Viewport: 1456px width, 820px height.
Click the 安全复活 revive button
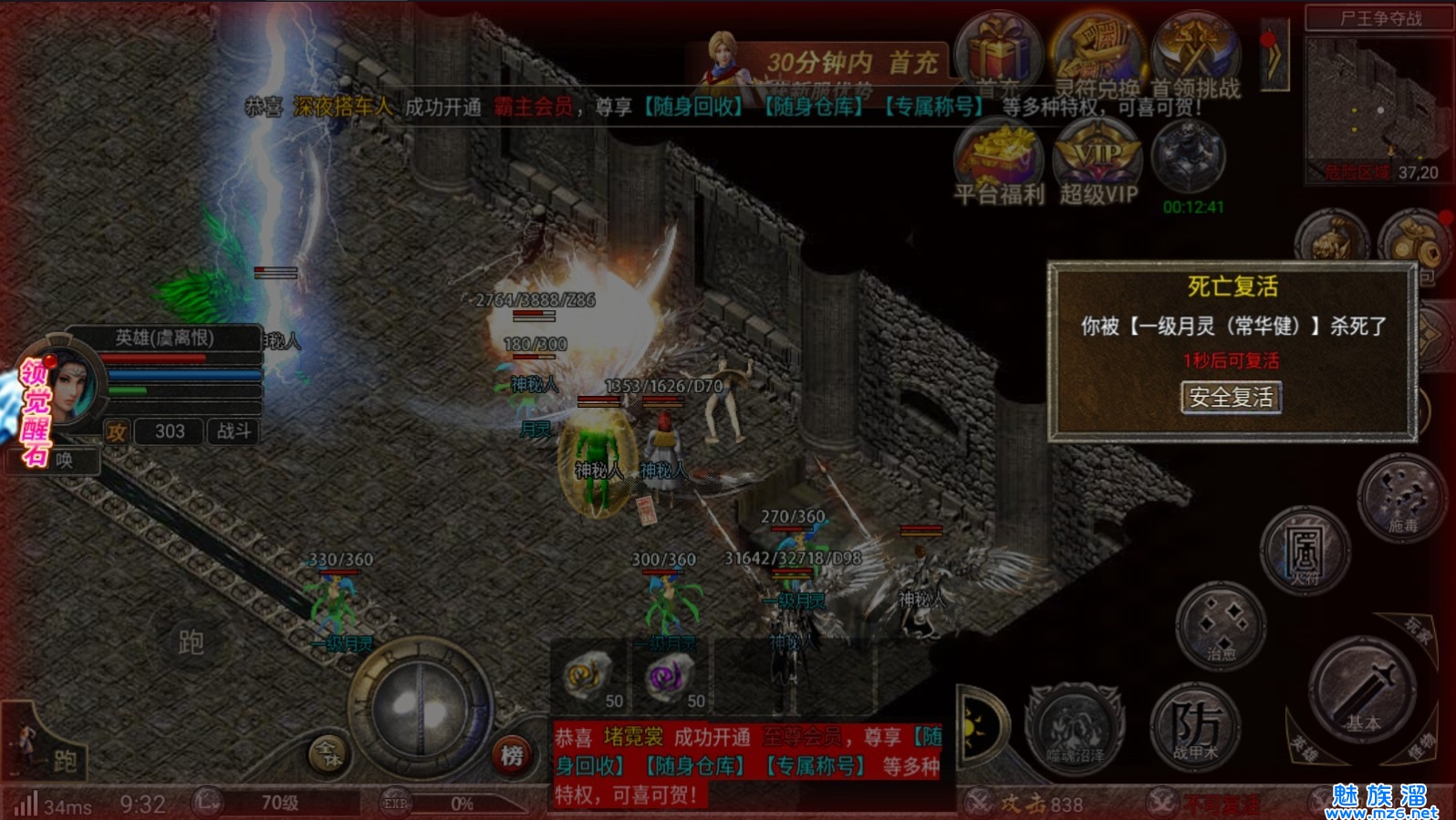pyautogui.click(x=1231, y=398)
